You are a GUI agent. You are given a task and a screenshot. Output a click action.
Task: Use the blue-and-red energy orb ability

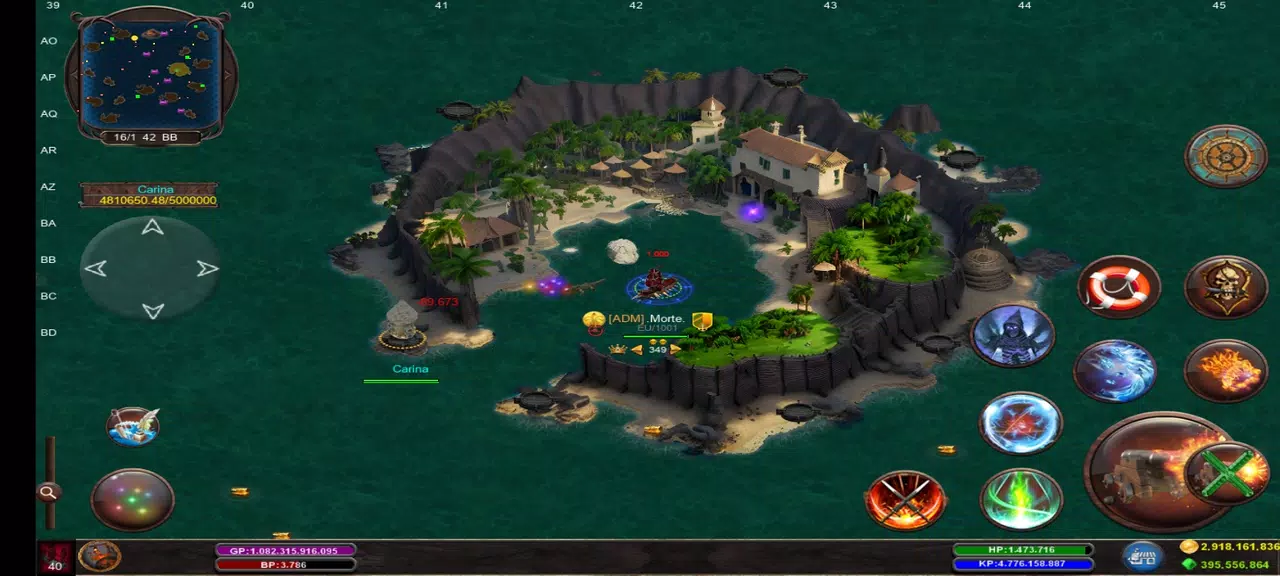1020,423
